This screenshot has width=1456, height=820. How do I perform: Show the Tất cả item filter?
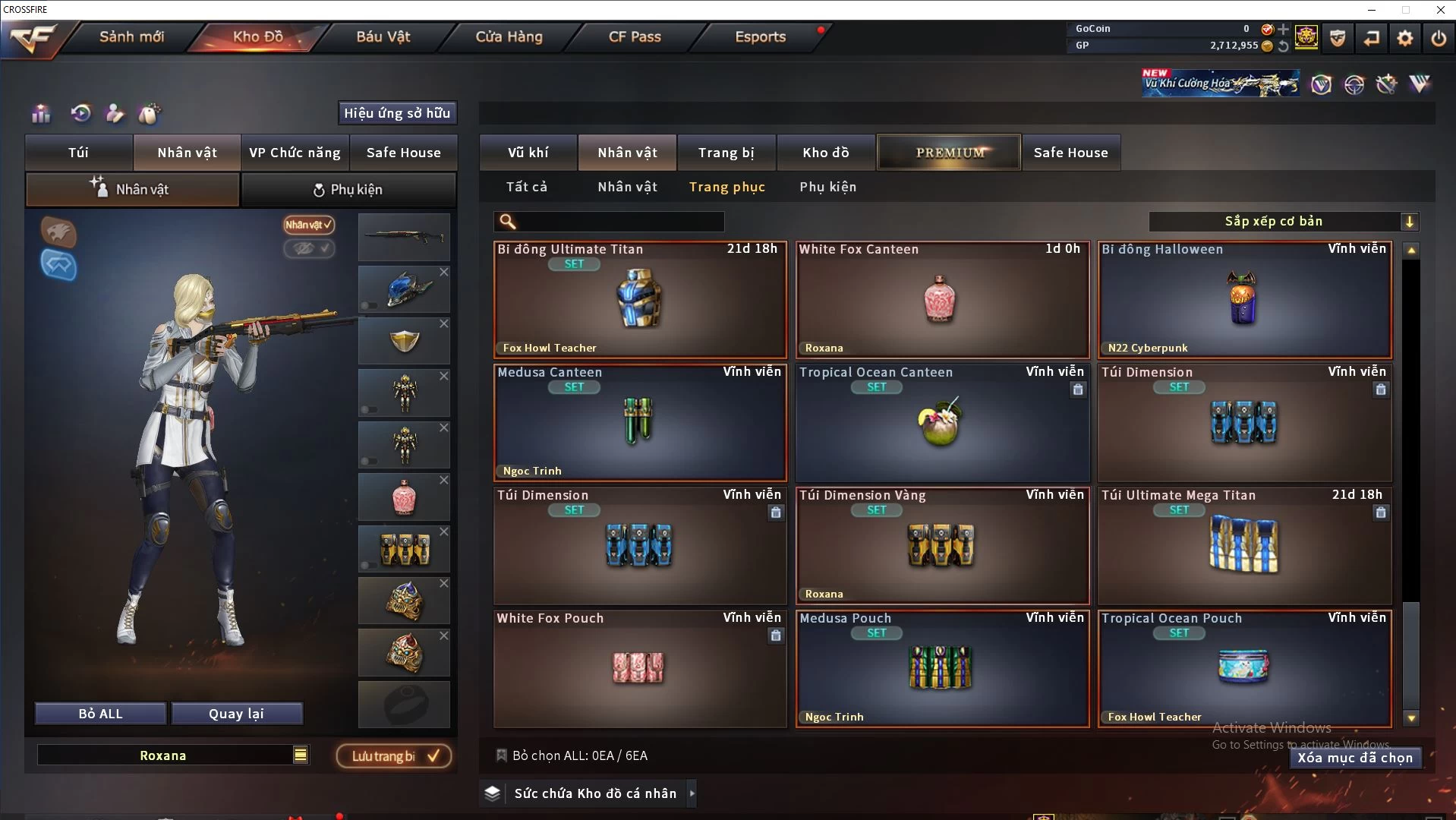click(x=526, y=187)
